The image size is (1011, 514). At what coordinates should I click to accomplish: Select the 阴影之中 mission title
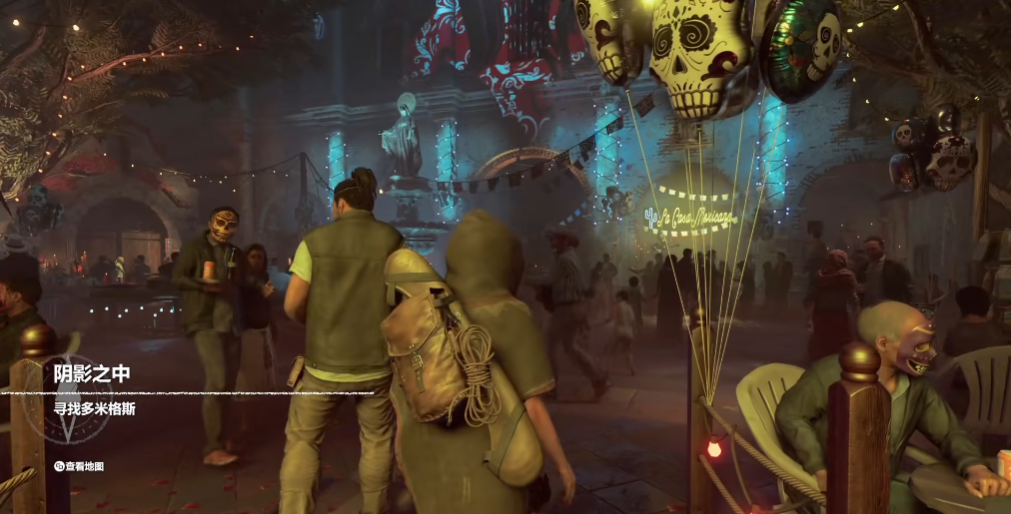tap(93, 375)
